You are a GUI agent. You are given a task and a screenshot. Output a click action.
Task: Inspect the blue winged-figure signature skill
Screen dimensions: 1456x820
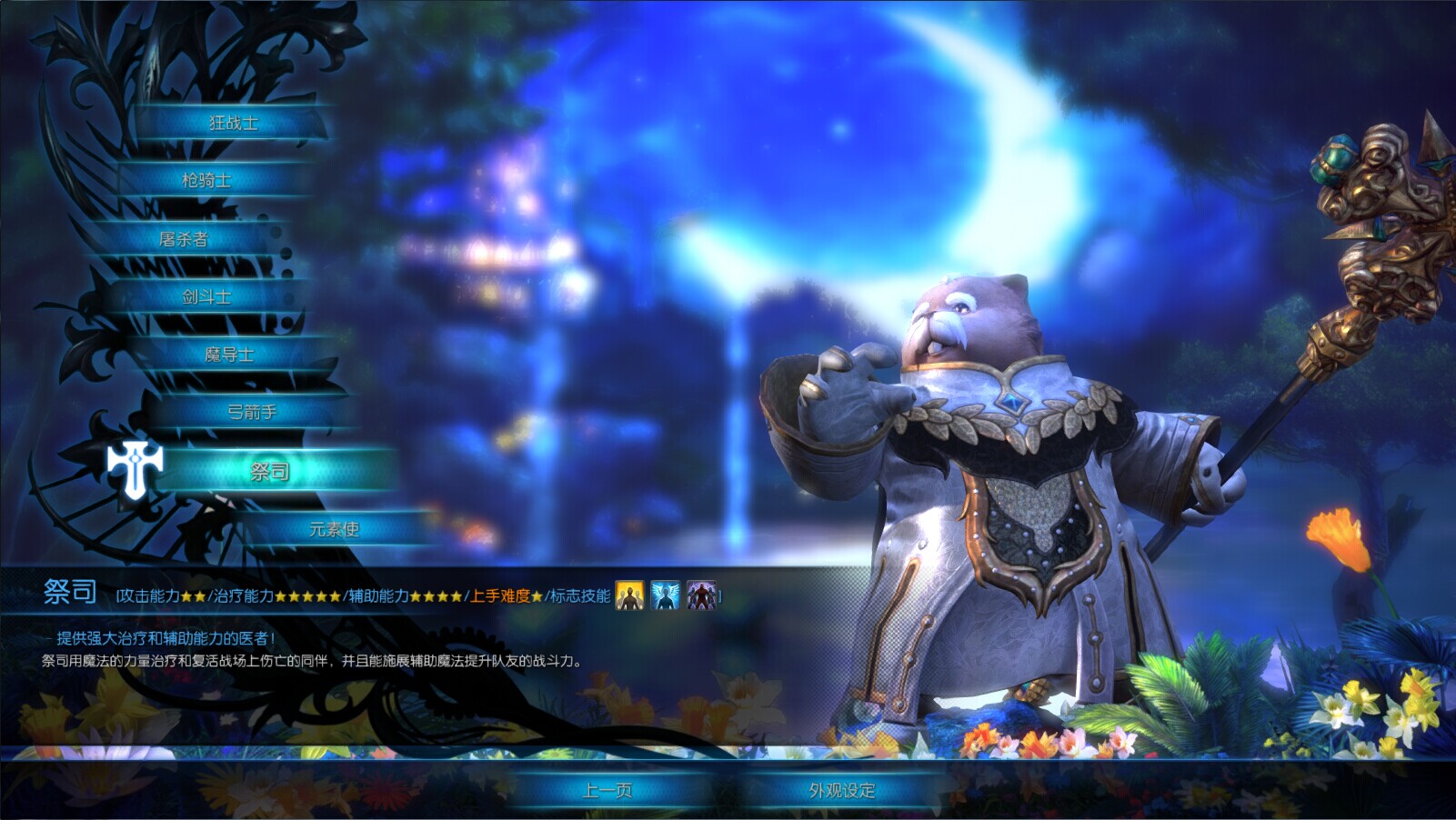tap(665, 595)
